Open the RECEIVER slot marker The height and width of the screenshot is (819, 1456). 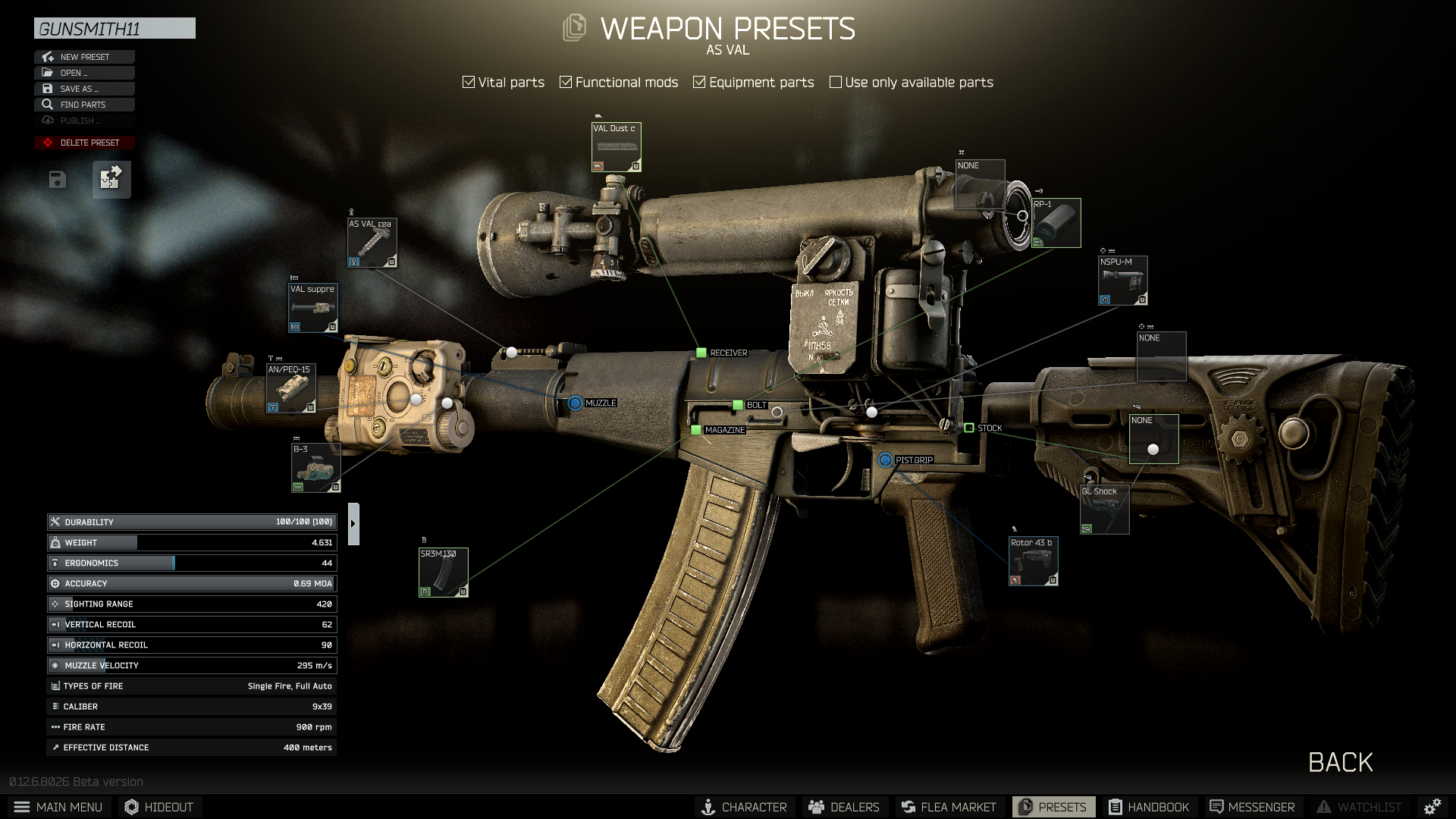click(x=701, y=352)
